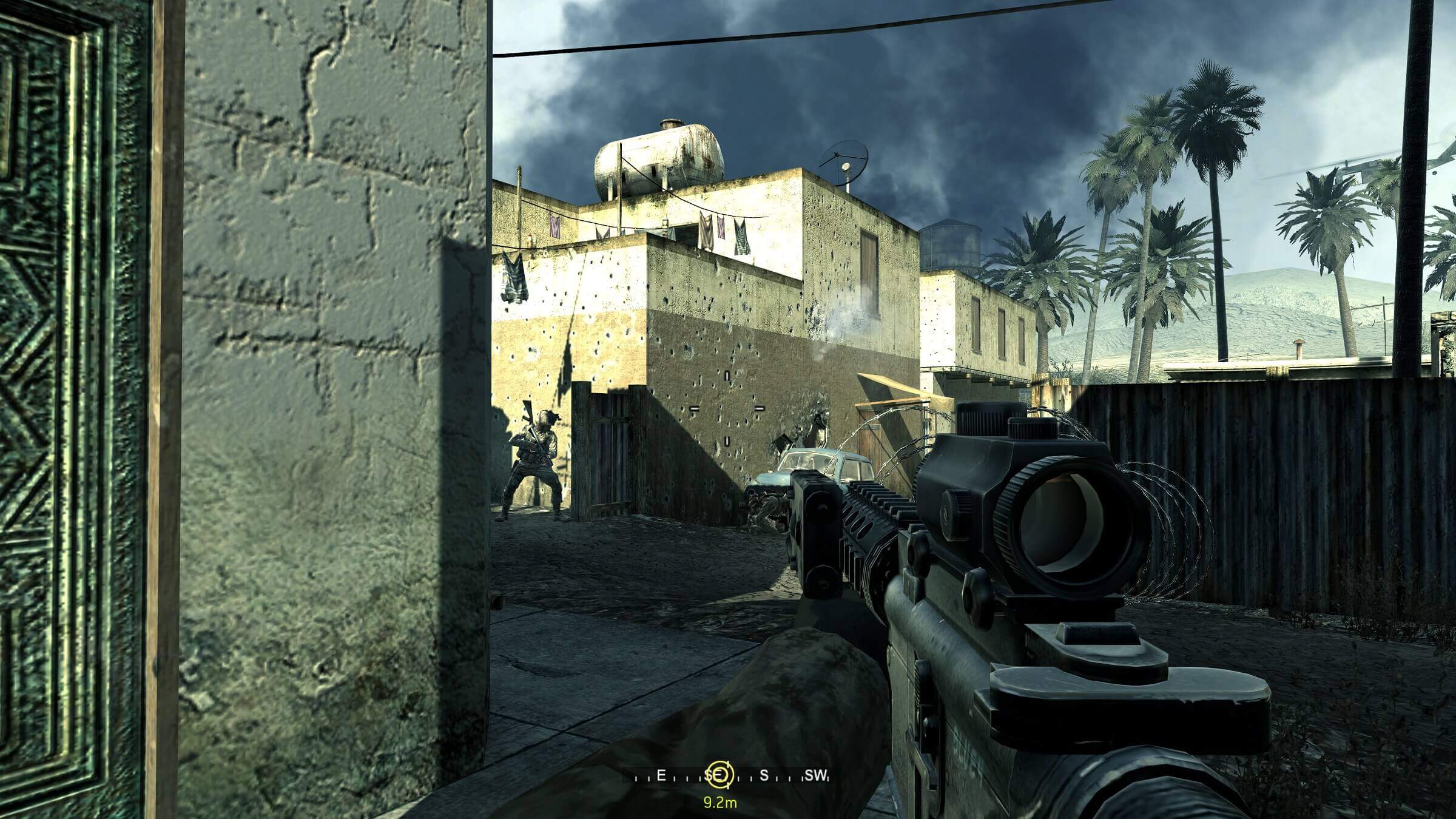Viewport: 1456px width, 819px height.
Task: Click the yellow objective marker on the compass
Action: [x=720, y=774]
